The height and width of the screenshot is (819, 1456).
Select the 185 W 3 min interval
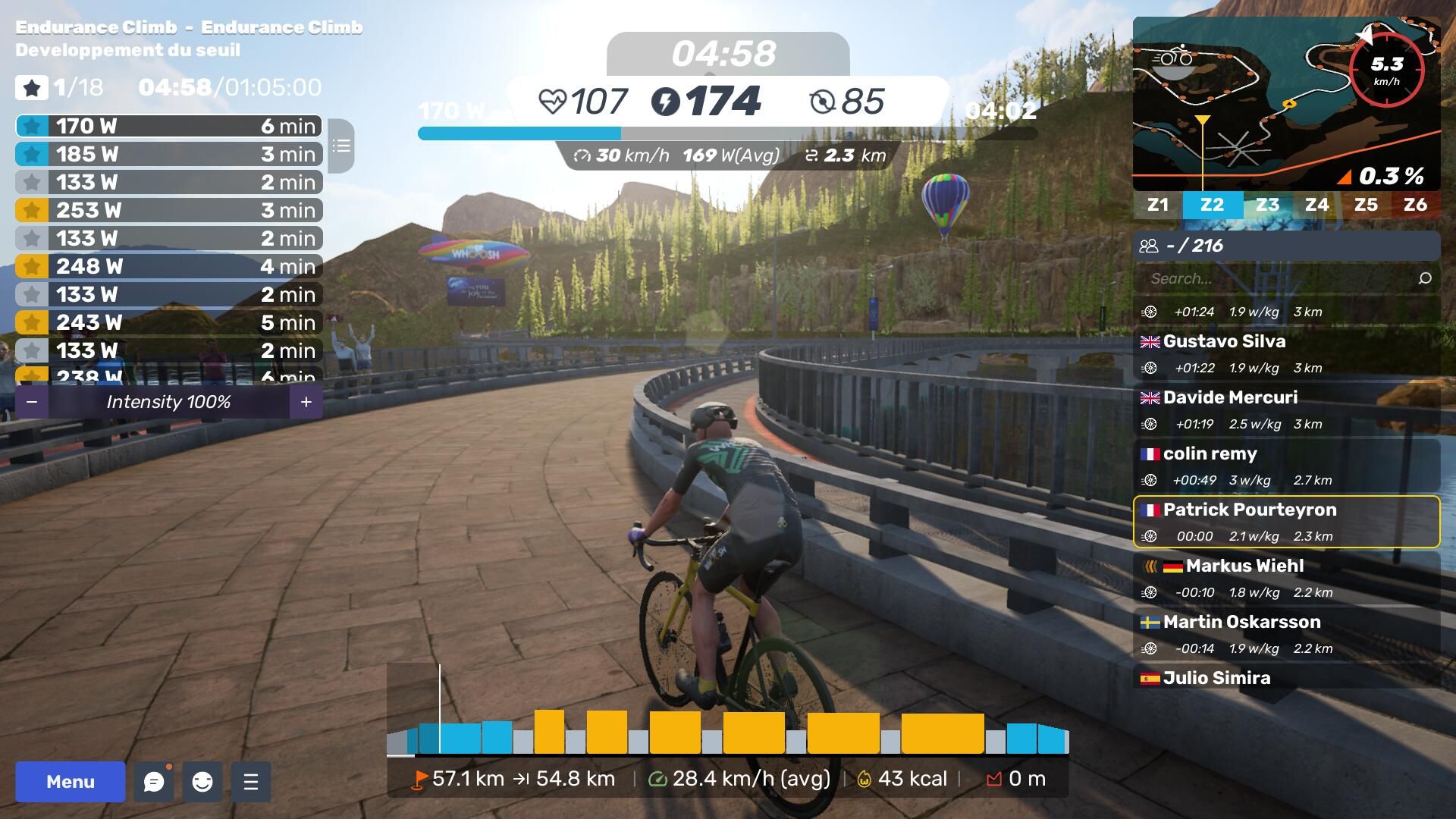click(168, 154)
